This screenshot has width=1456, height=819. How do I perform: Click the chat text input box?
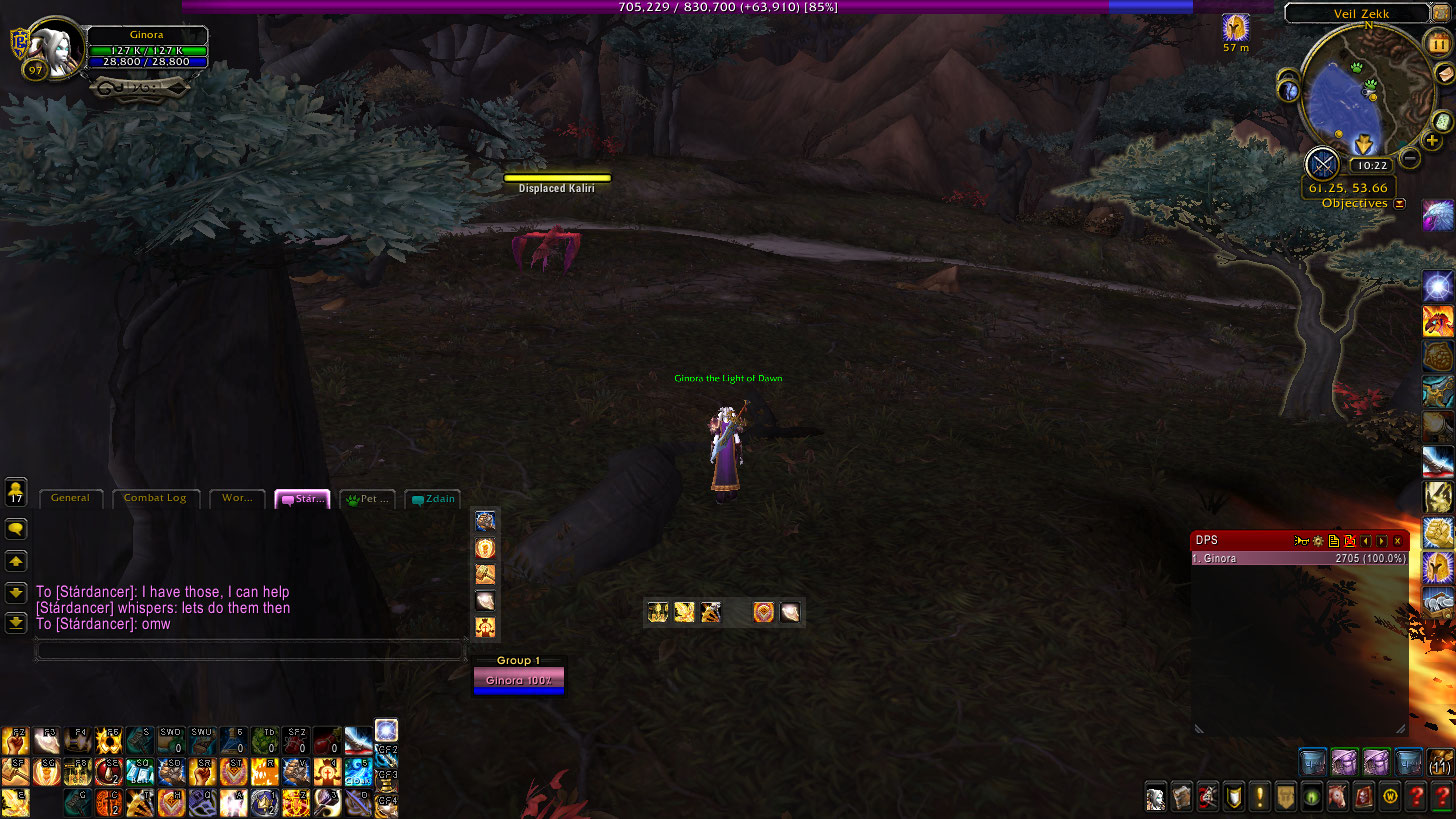[250, 650]
